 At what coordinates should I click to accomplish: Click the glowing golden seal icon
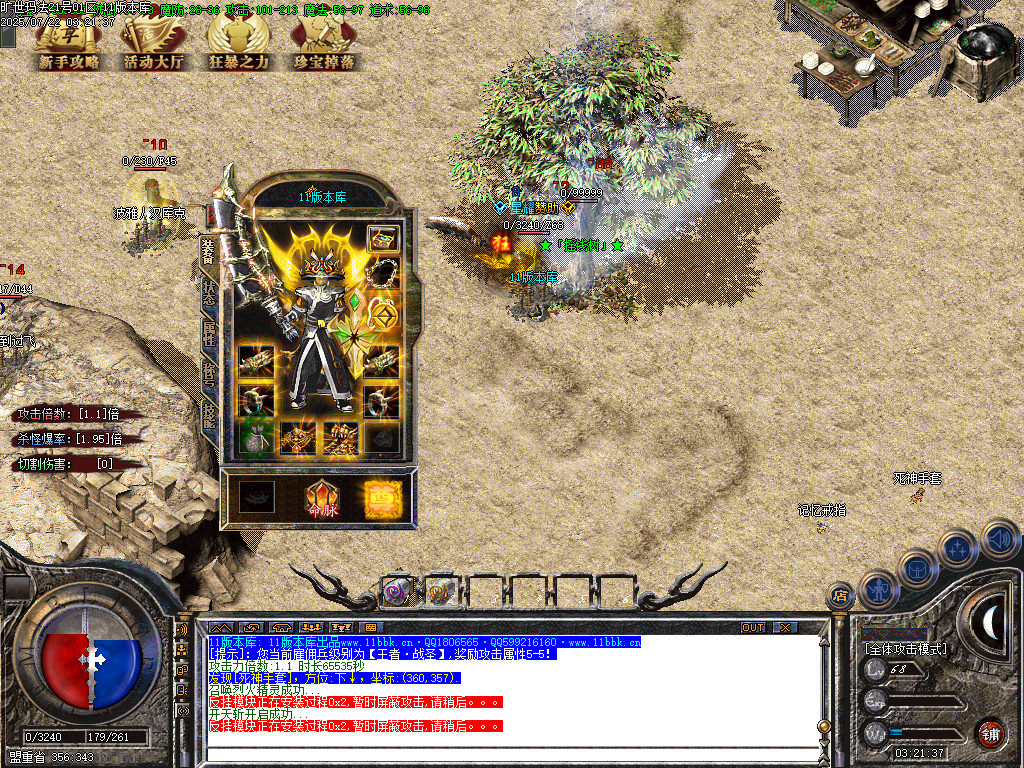tap(383, 498)
